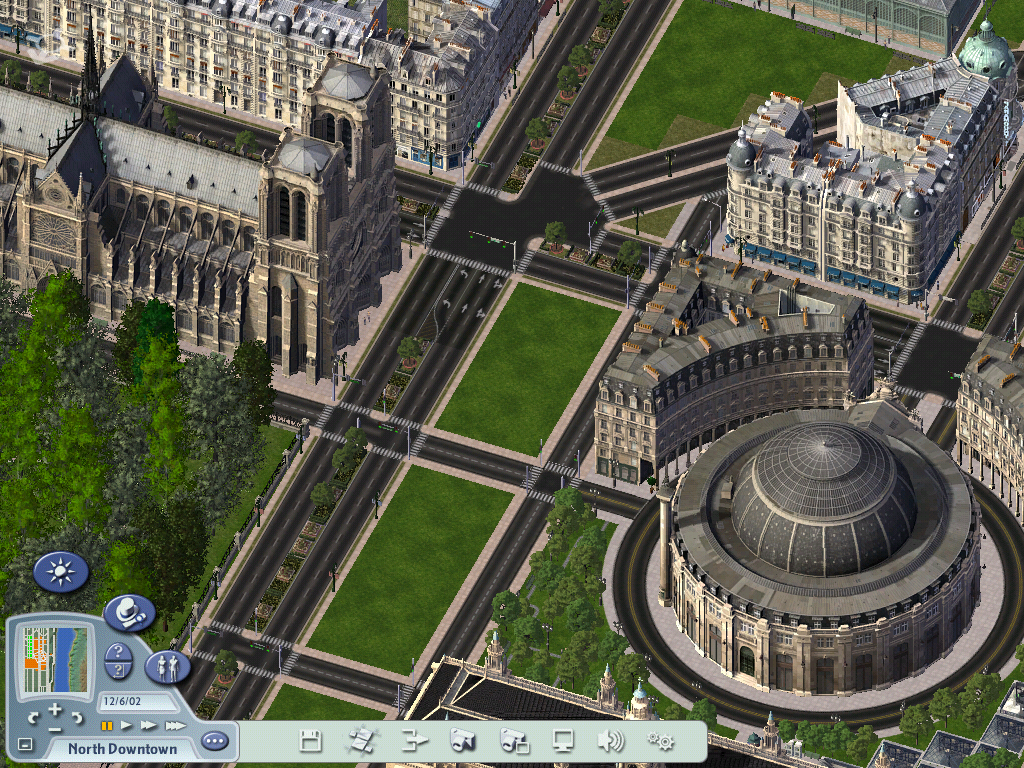Viewport: 1024px width, 768px height.
Task: Switch to Mayor Mode top hat button
Action: [x=129, y=611]
